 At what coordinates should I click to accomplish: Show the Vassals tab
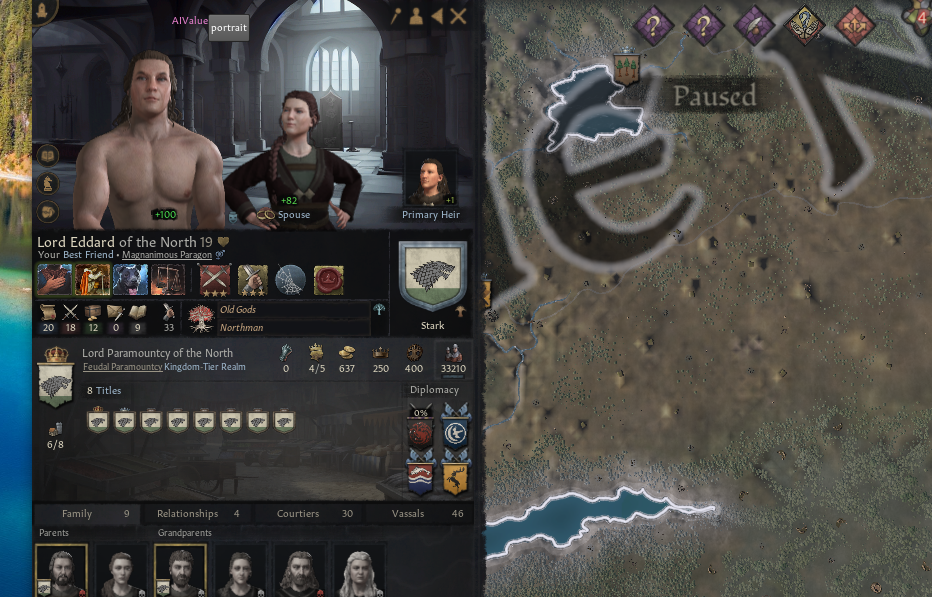click(x=408, y=514)
